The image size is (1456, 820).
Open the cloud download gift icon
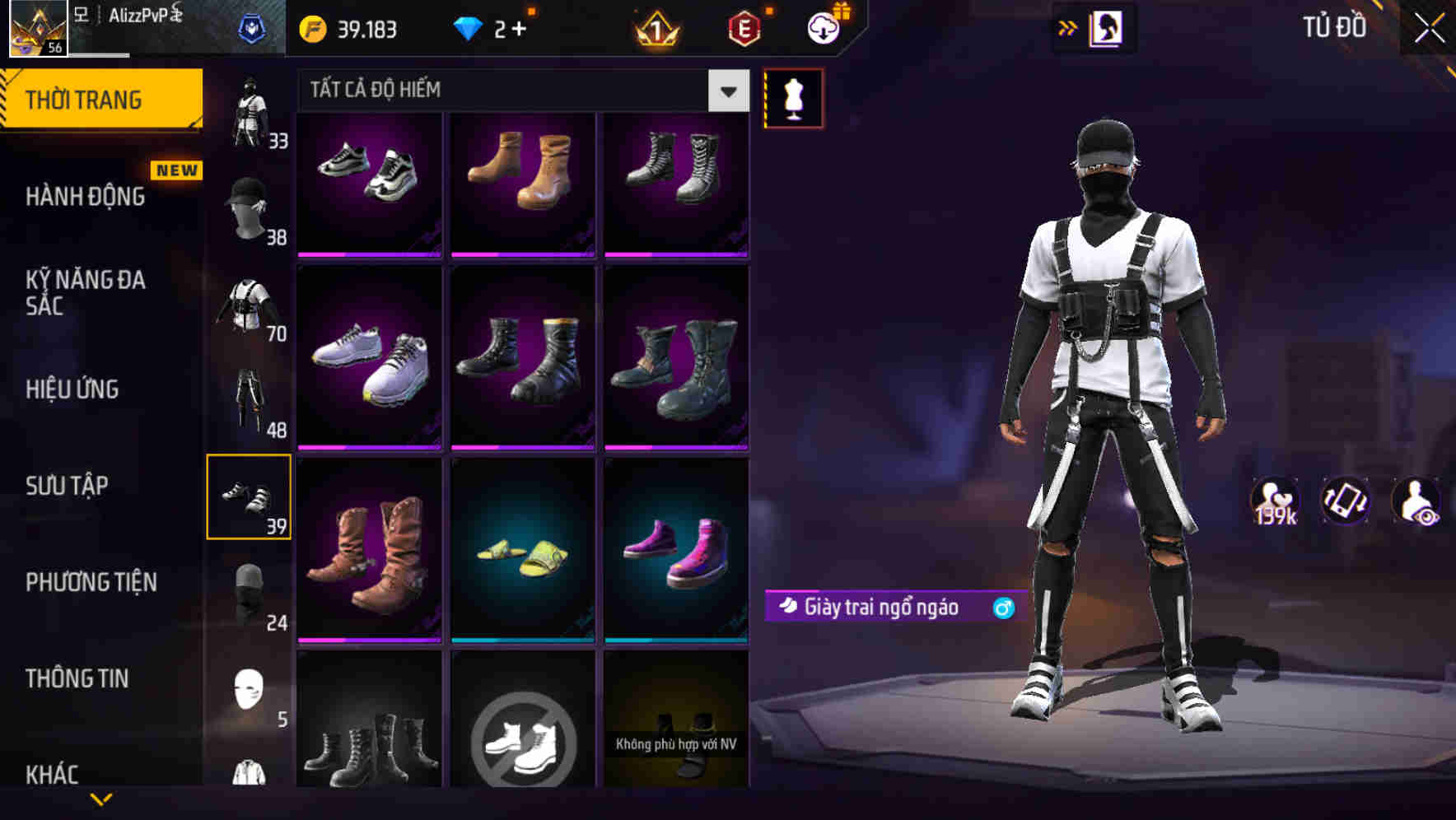(x=824, y=27)
